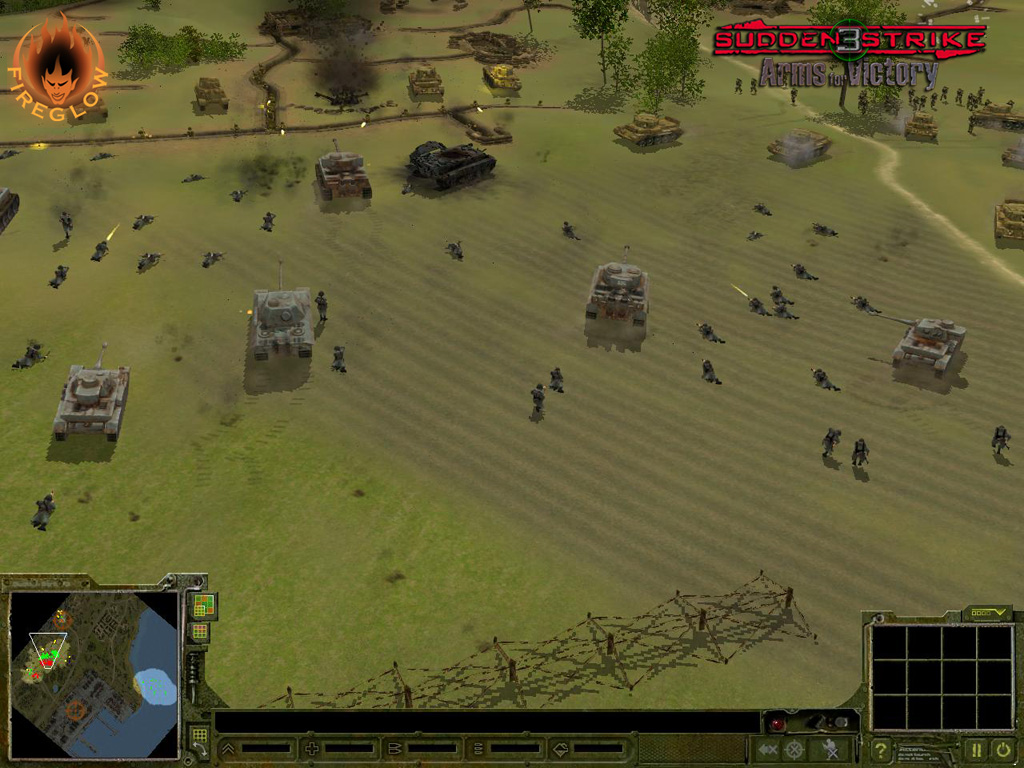Image resolution: width=1024 pixels, height=768 pixels.
Task: Click the bullets ammunition icon
Action: [395, 748]
